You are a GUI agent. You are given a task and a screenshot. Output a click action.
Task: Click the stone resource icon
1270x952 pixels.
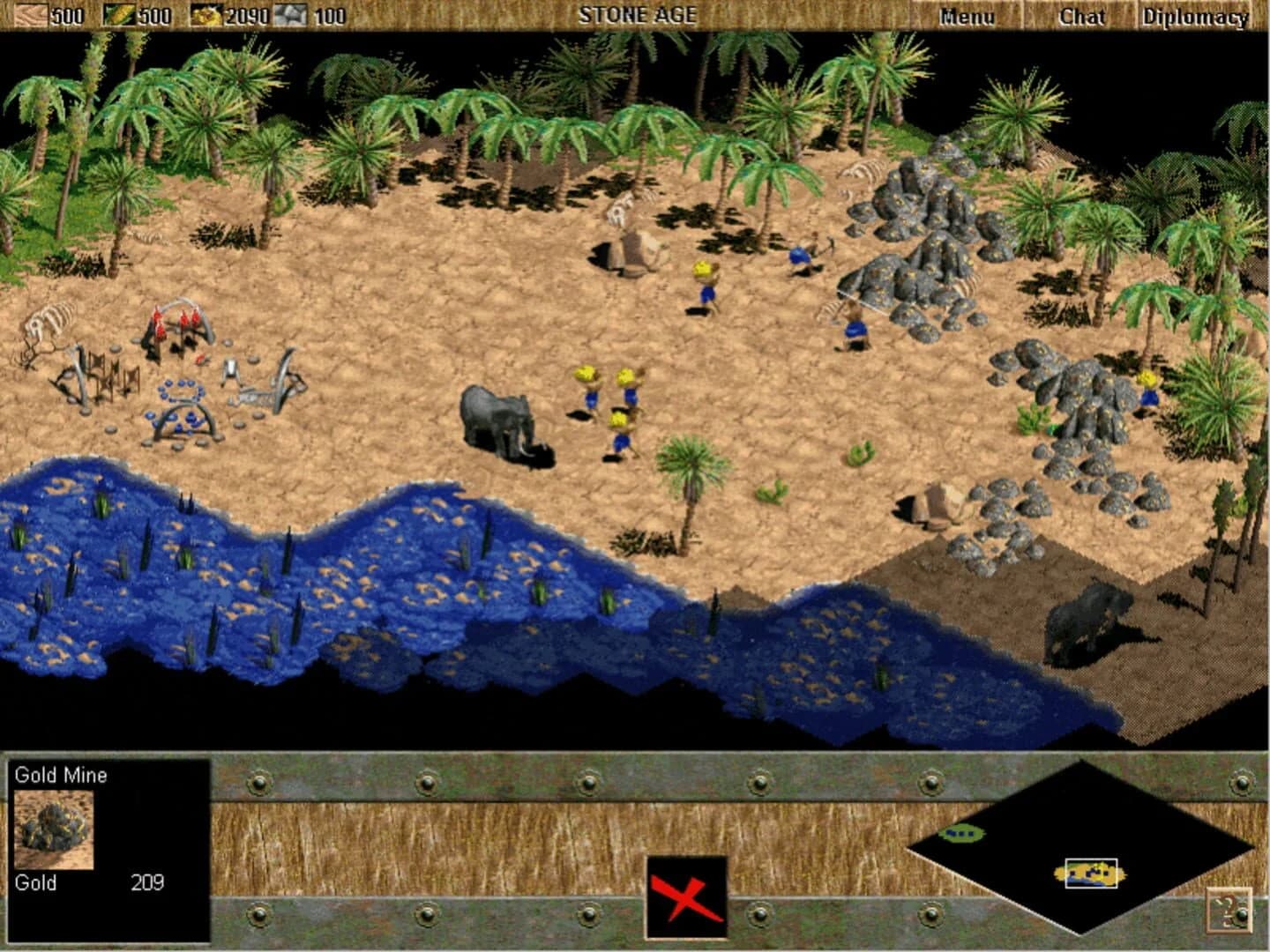pos(293,14)
